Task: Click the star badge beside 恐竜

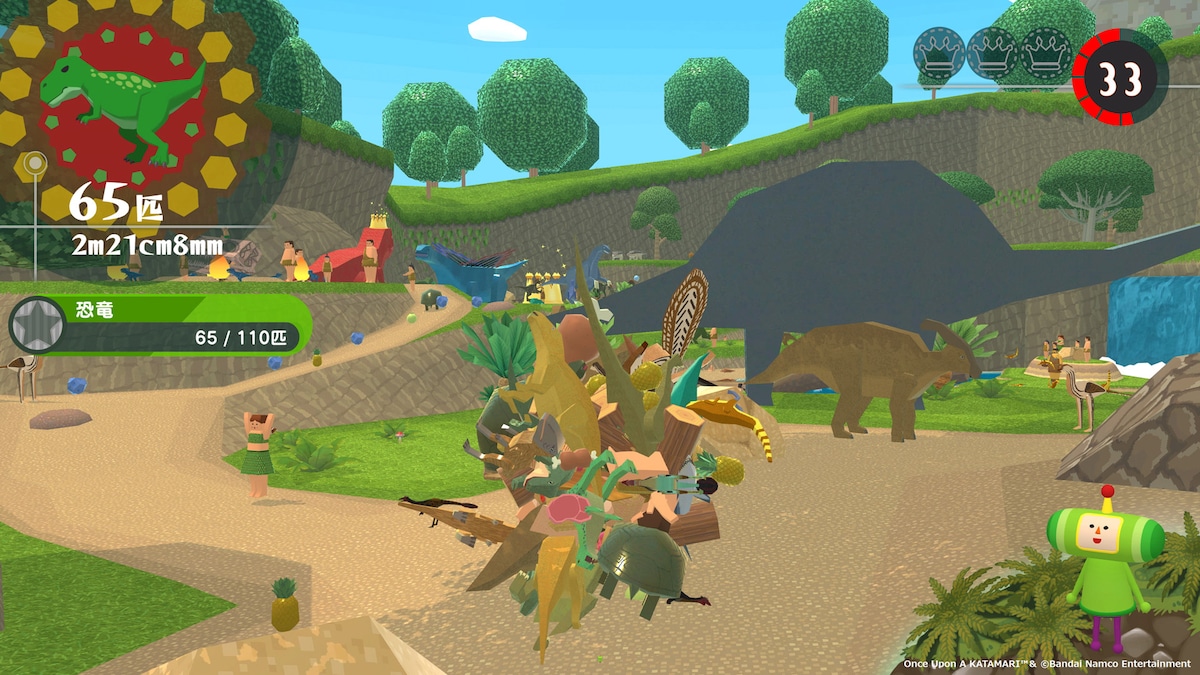Action: (x=35, y=325)
